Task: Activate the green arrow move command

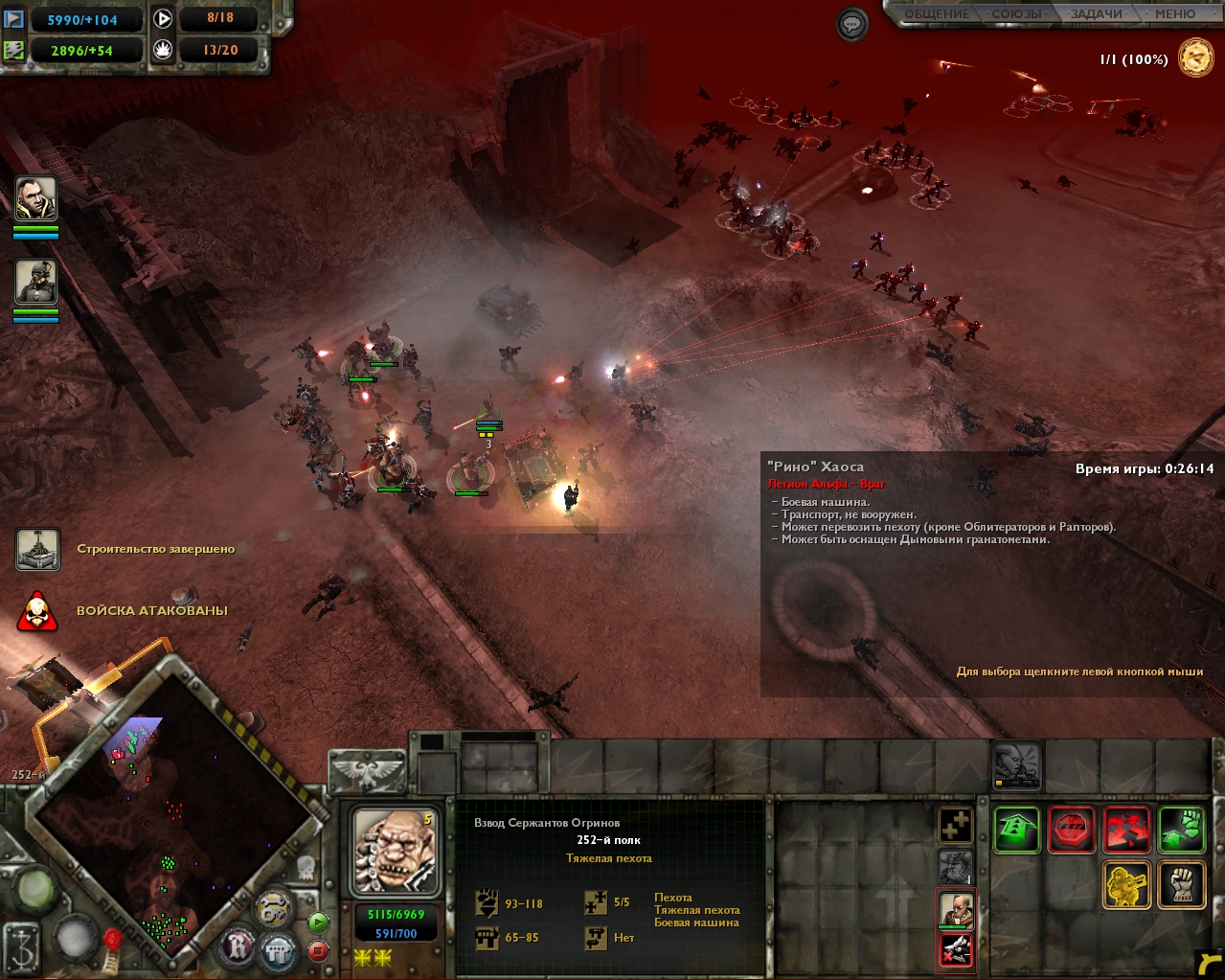Action: pyautogui.click(x=1016, y=829)
